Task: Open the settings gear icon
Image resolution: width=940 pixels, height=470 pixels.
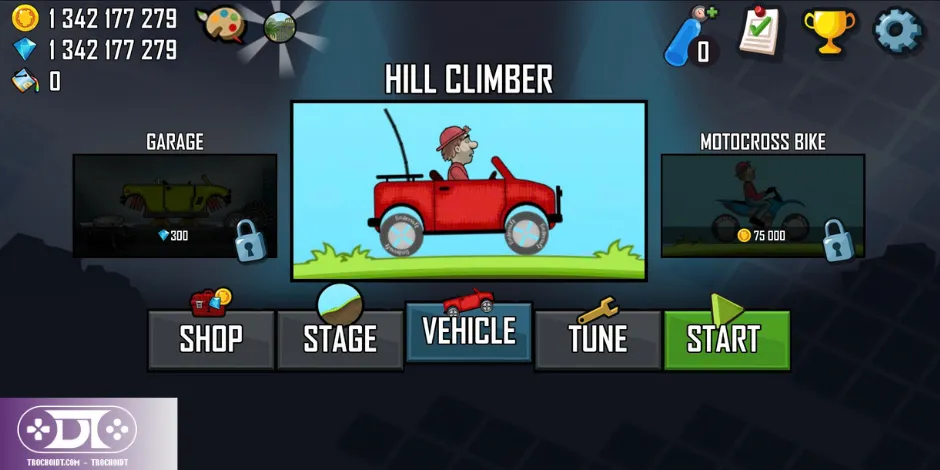Action: pyautogui.click(x=897, y=31)
